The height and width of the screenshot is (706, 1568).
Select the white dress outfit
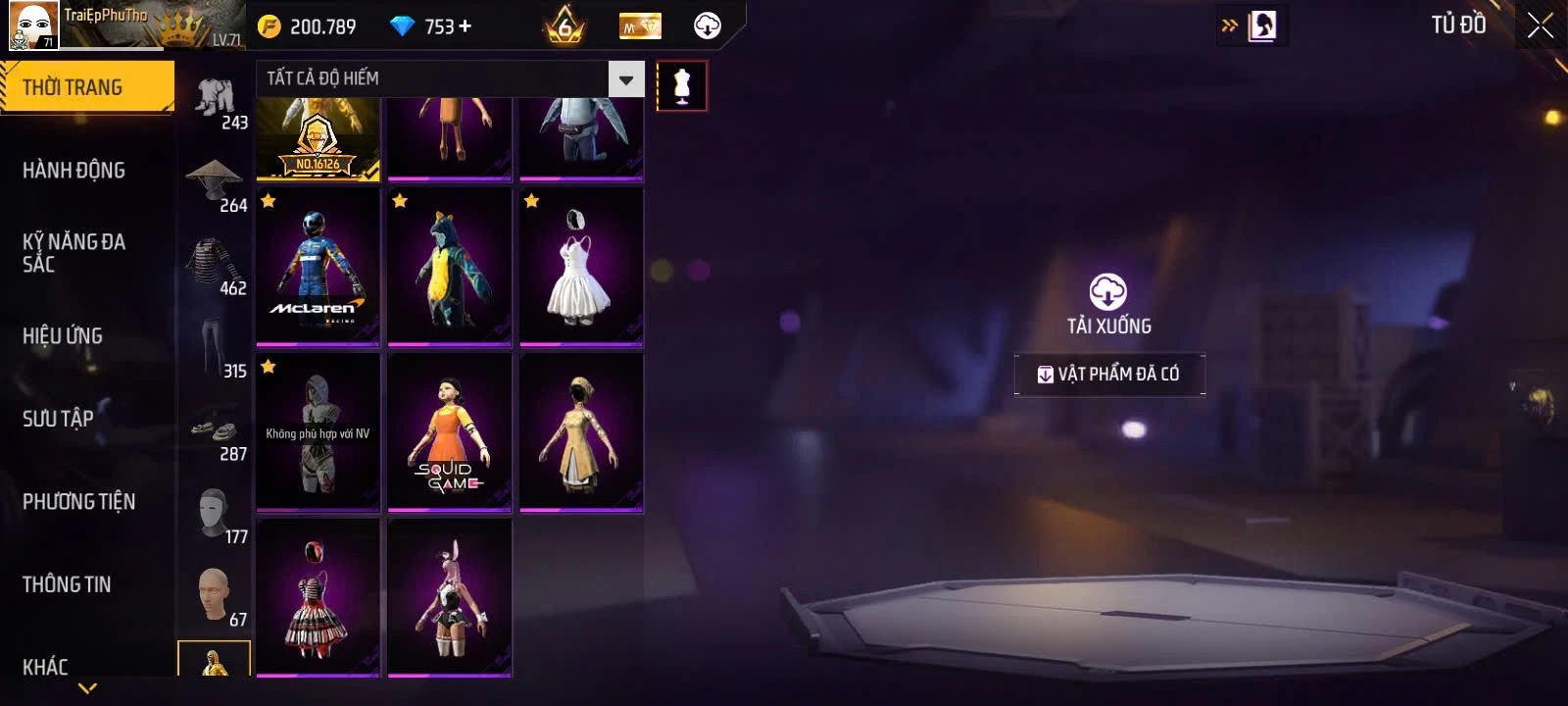coord(581,267)
